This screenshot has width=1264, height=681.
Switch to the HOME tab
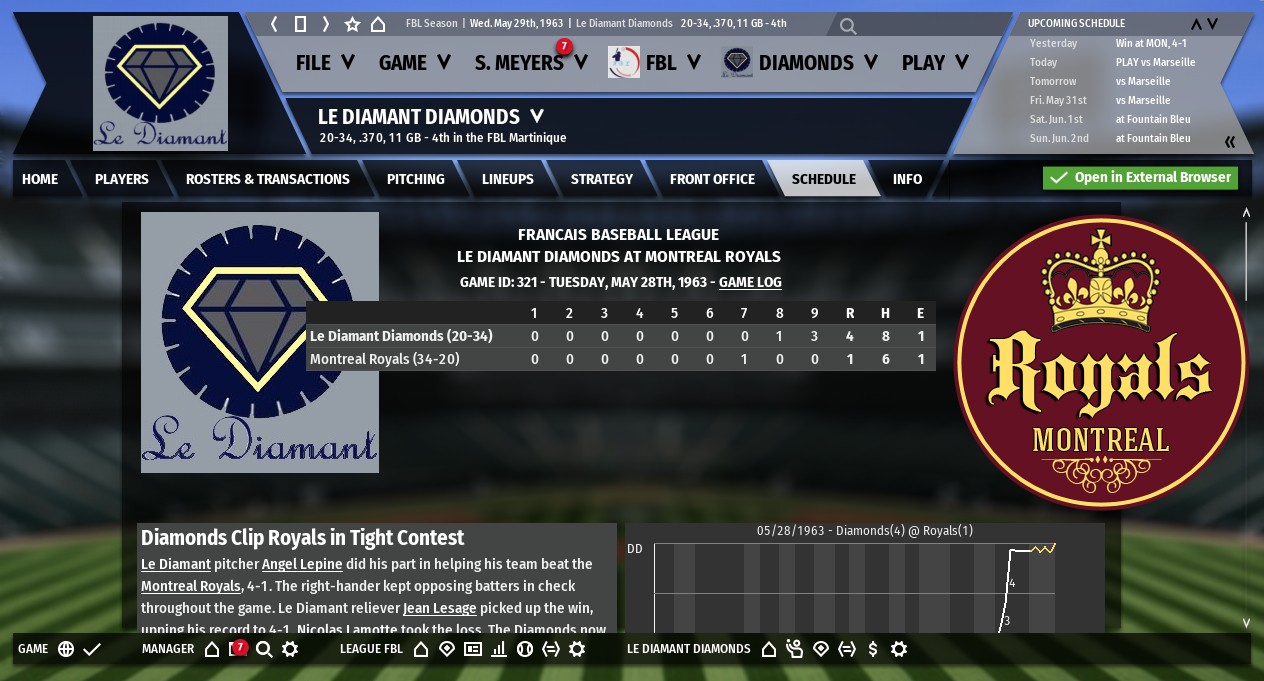click(40, 179)
